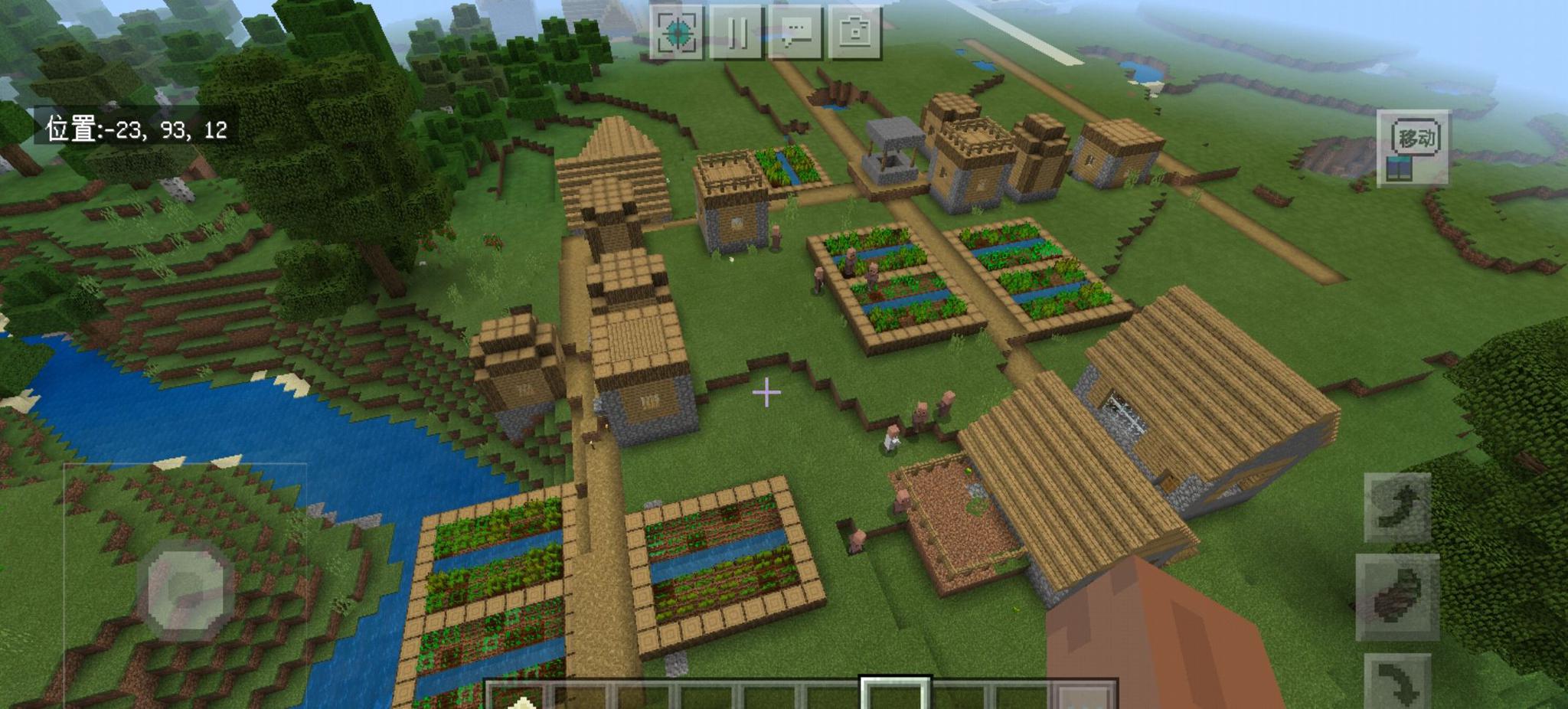Tap the middle flight control button

(x=1397, y=597)
